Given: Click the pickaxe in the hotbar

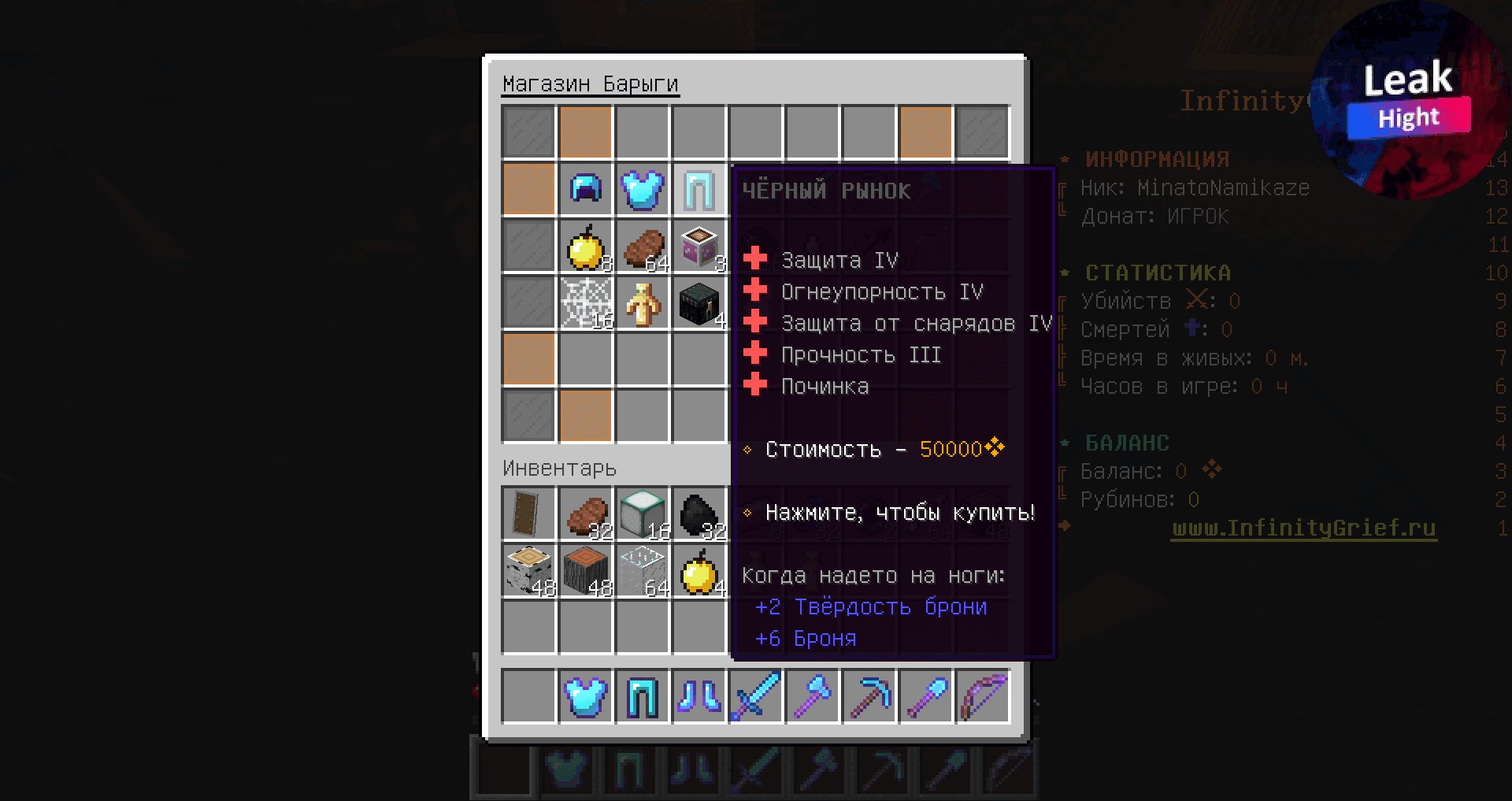Looking at the screenshot, I should (x=869, y=696).
